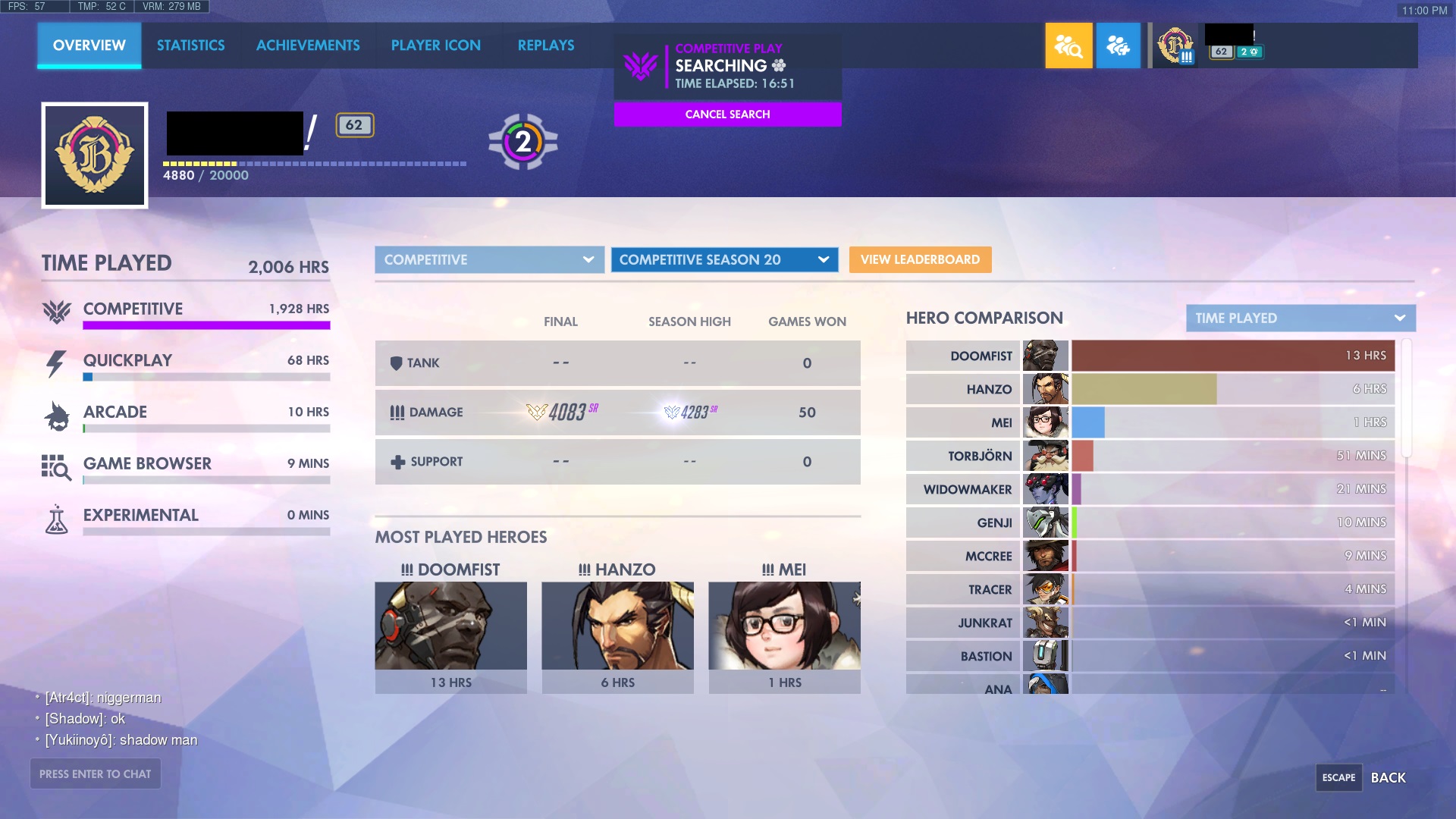Viewport: 1456px width, 819px height.
Task: View the leaderboard
Action: pos(920,260)
